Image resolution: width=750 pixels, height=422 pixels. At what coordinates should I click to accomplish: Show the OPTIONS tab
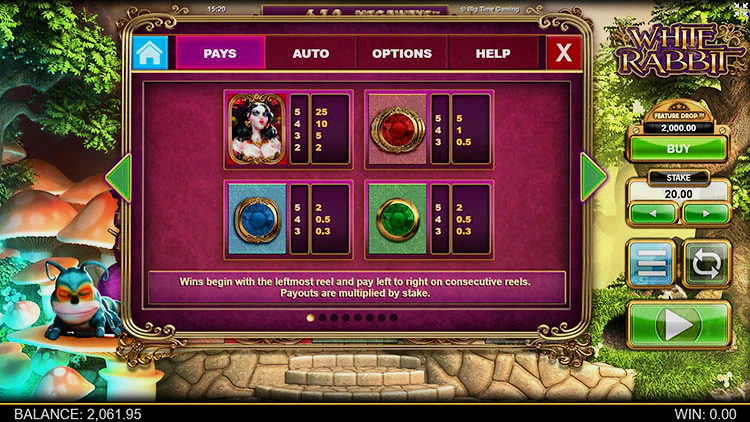[401, 53]
